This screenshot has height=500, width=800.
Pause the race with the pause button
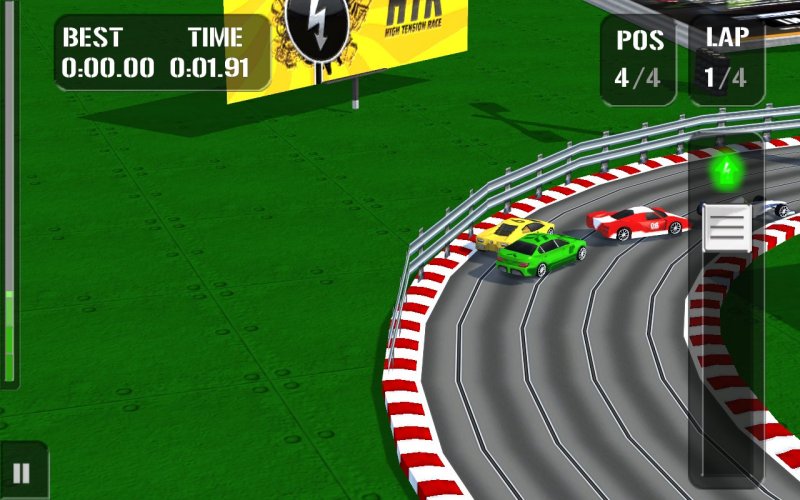pyautogui.click(x=21, y=473)
